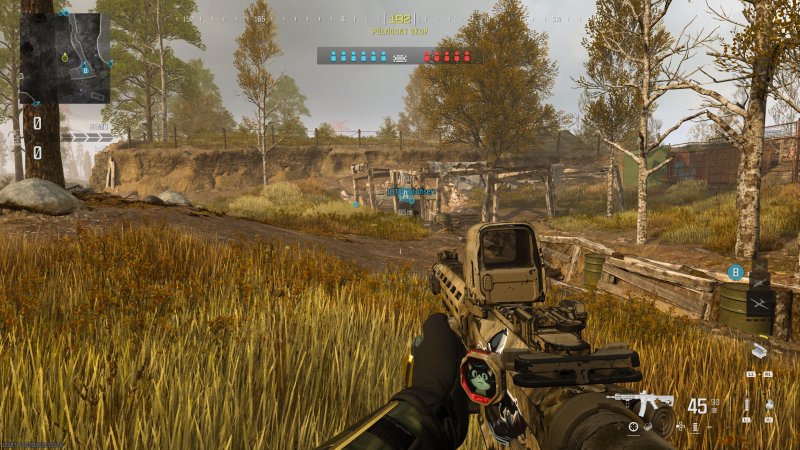Screen dimensions: 800x450
Task: Click the B objective marker on the minimap
Action: 86,69
